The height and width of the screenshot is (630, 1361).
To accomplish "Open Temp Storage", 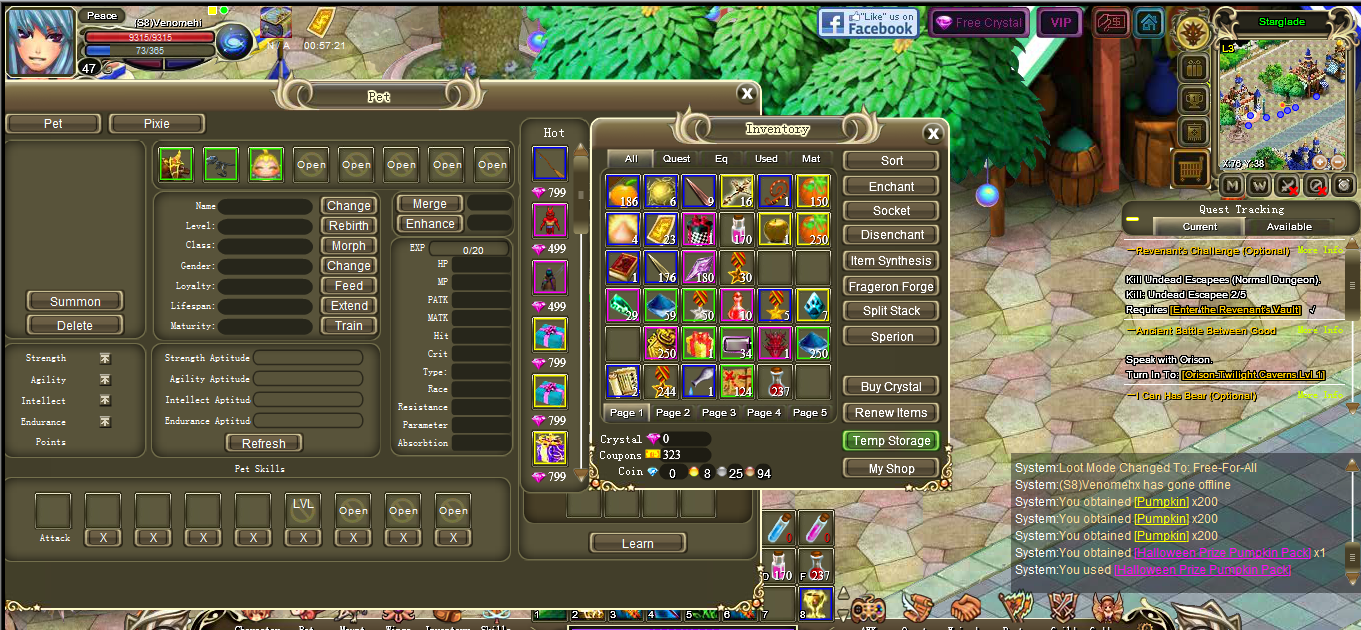I will pyautogui.click(x=891, y=441).
